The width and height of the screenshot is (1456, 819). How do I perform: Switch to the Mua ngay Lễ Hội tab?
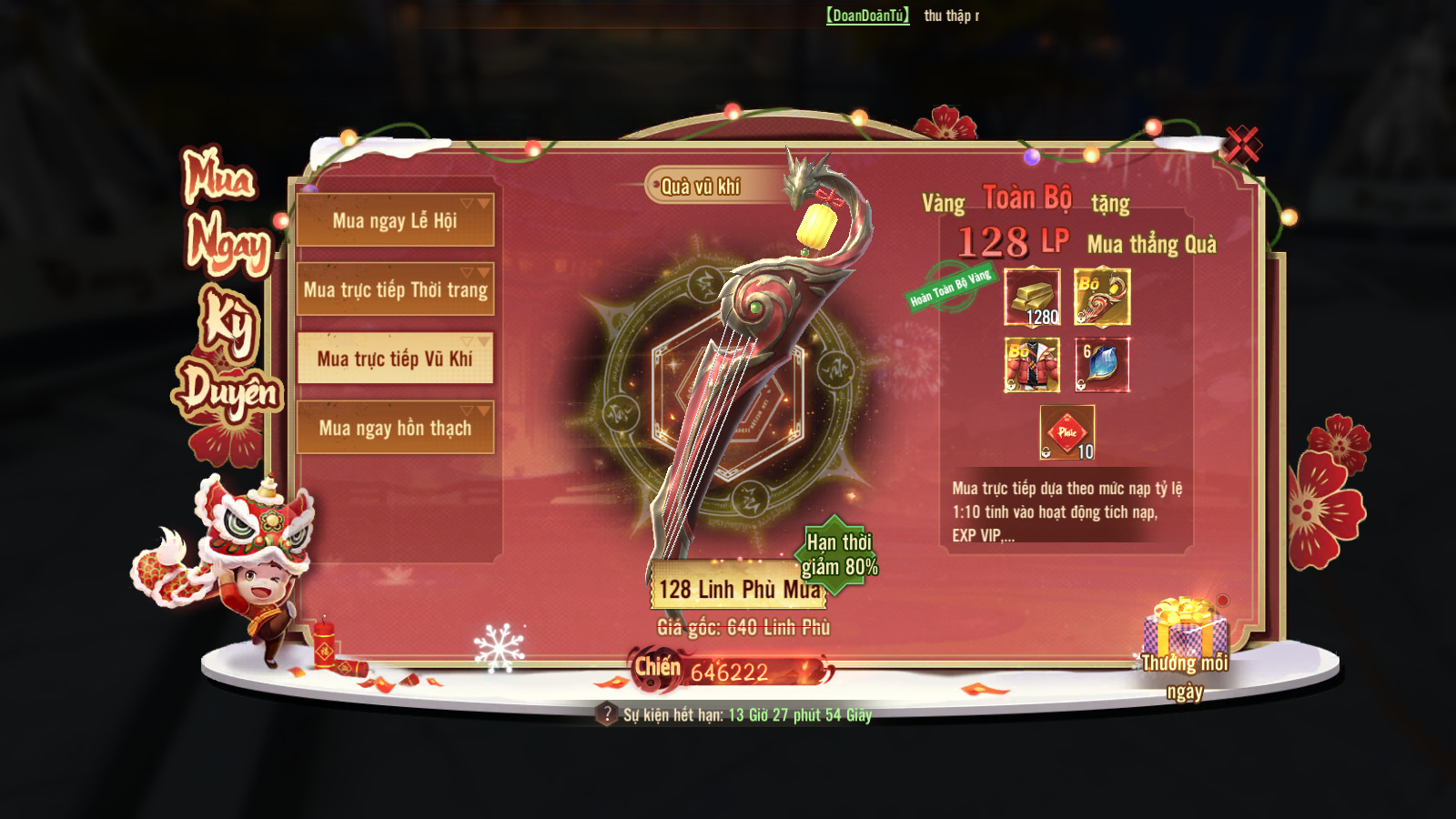pyautogui.click(x=395, y=220)
